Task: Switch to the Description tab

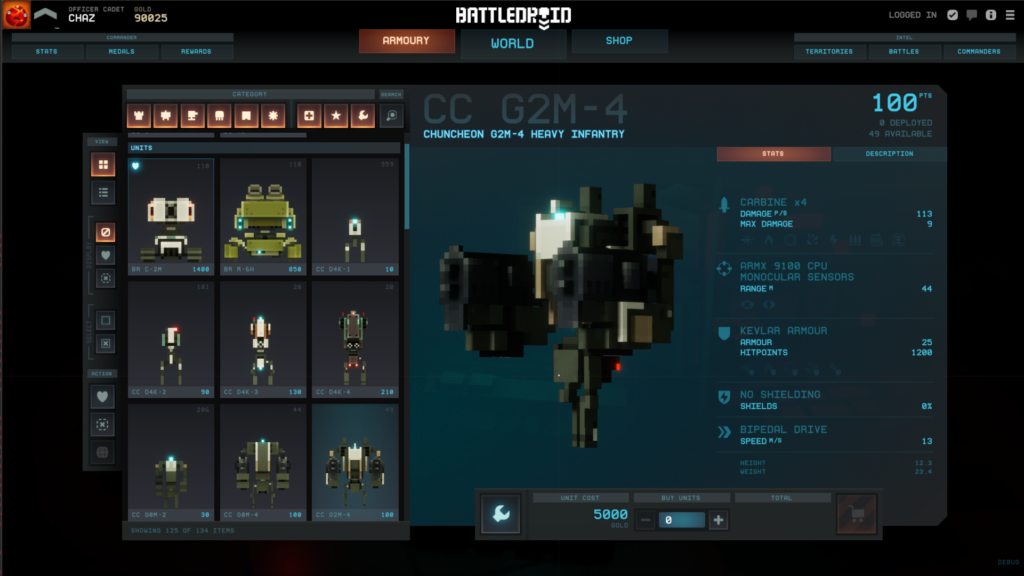Action: click(x=889, y=154)
